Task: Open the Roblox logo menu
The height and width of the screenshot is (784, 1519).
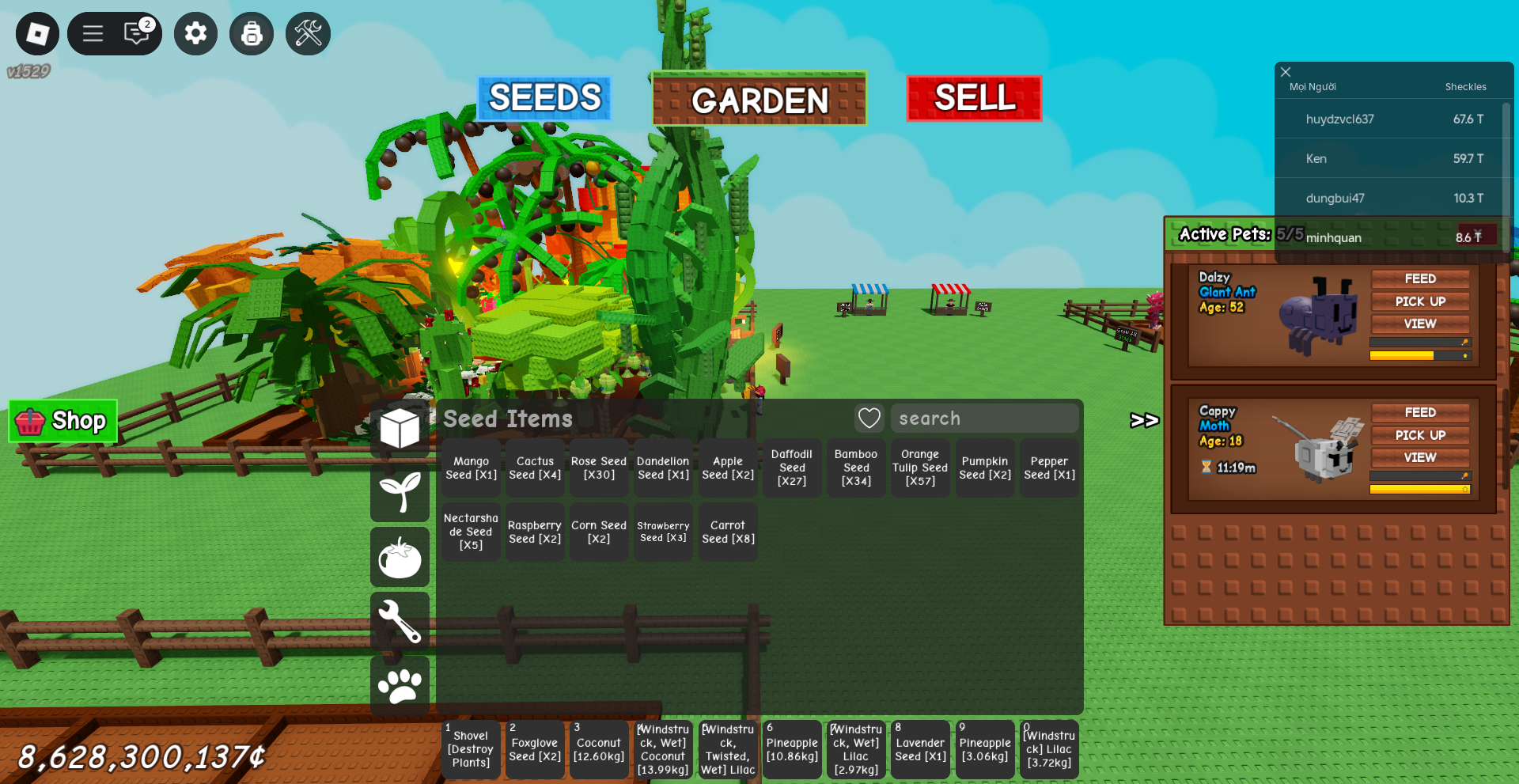Action: click(x=37, y=33)
